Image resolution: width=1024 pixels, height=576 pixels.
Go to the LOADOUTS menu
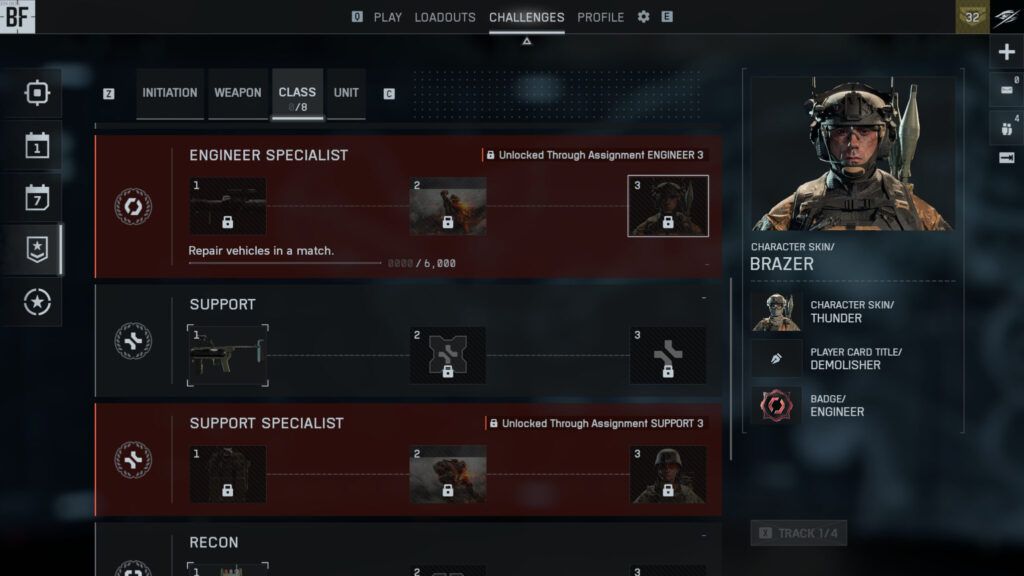[x=445, y=17]
